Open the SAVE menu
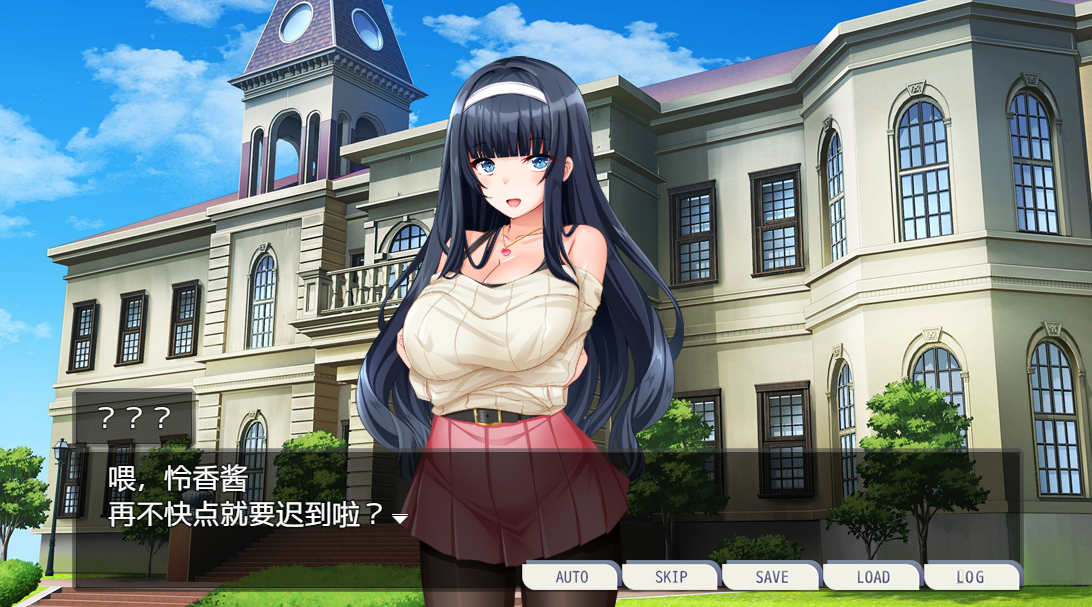 771,577
